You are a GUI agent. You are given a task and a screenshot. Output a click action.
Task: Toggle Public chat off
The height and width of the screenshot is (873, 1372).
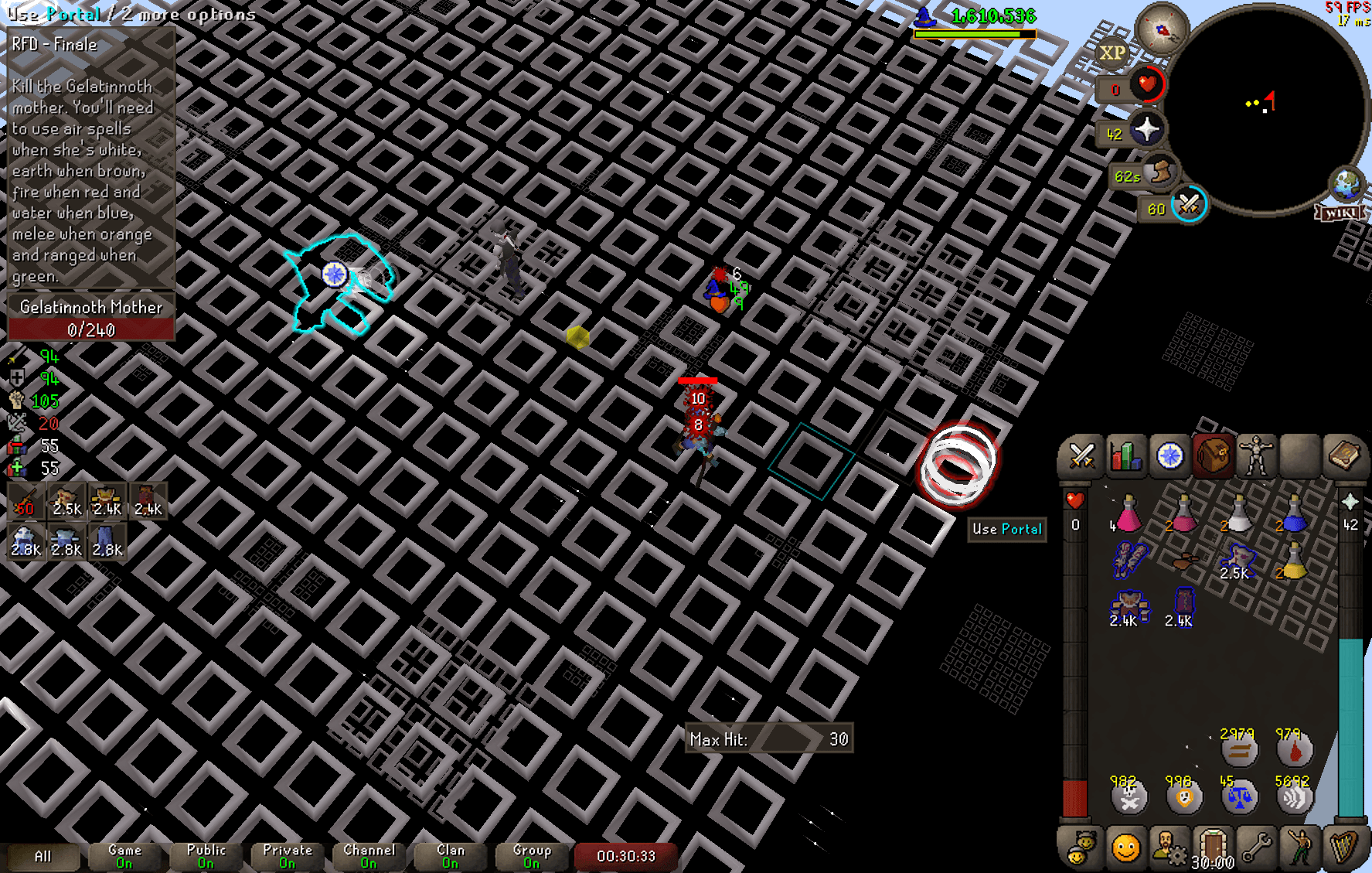[205, 854]
